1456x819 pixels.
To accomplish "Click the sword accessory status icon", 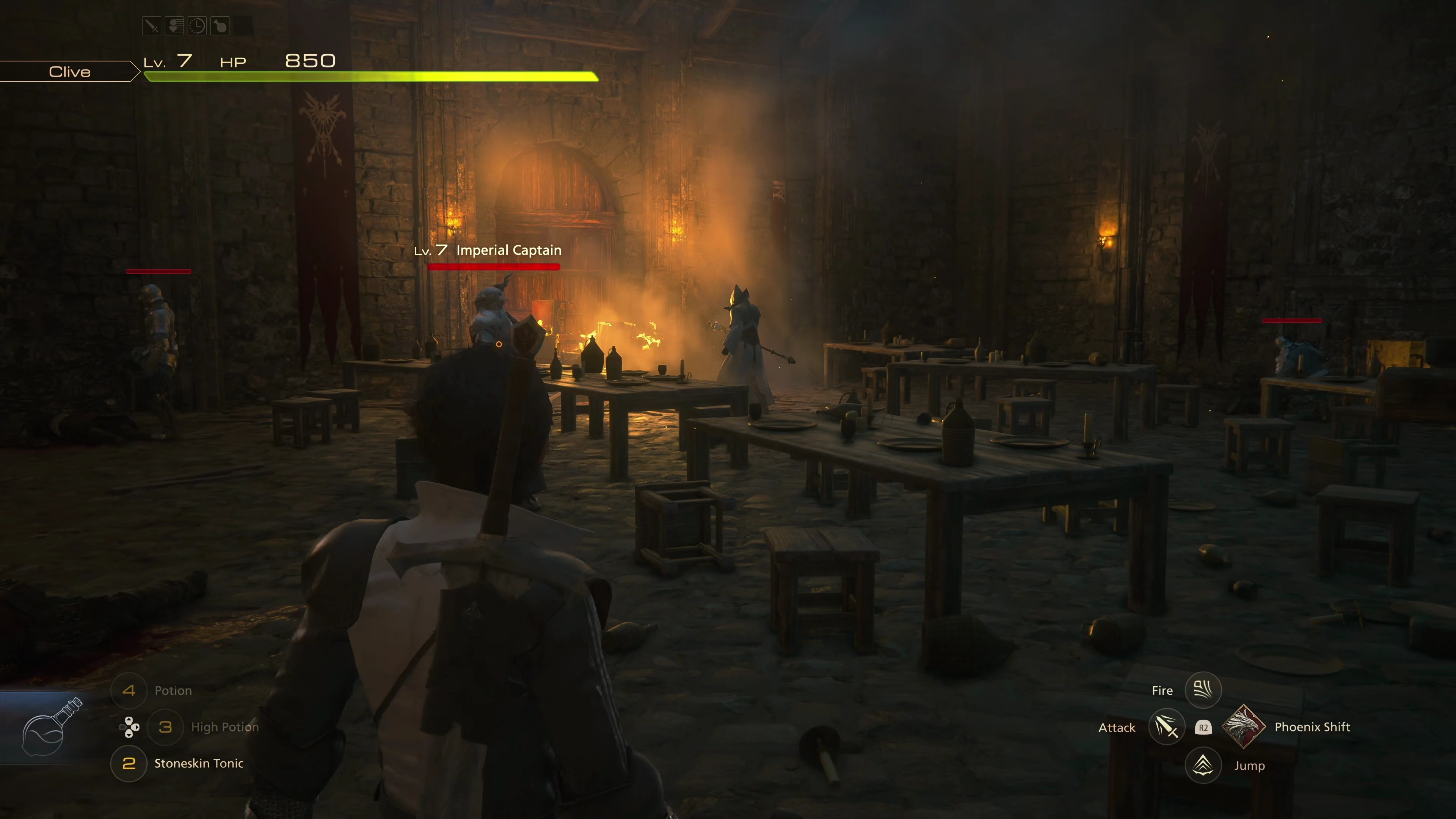I will click(152, 26).
